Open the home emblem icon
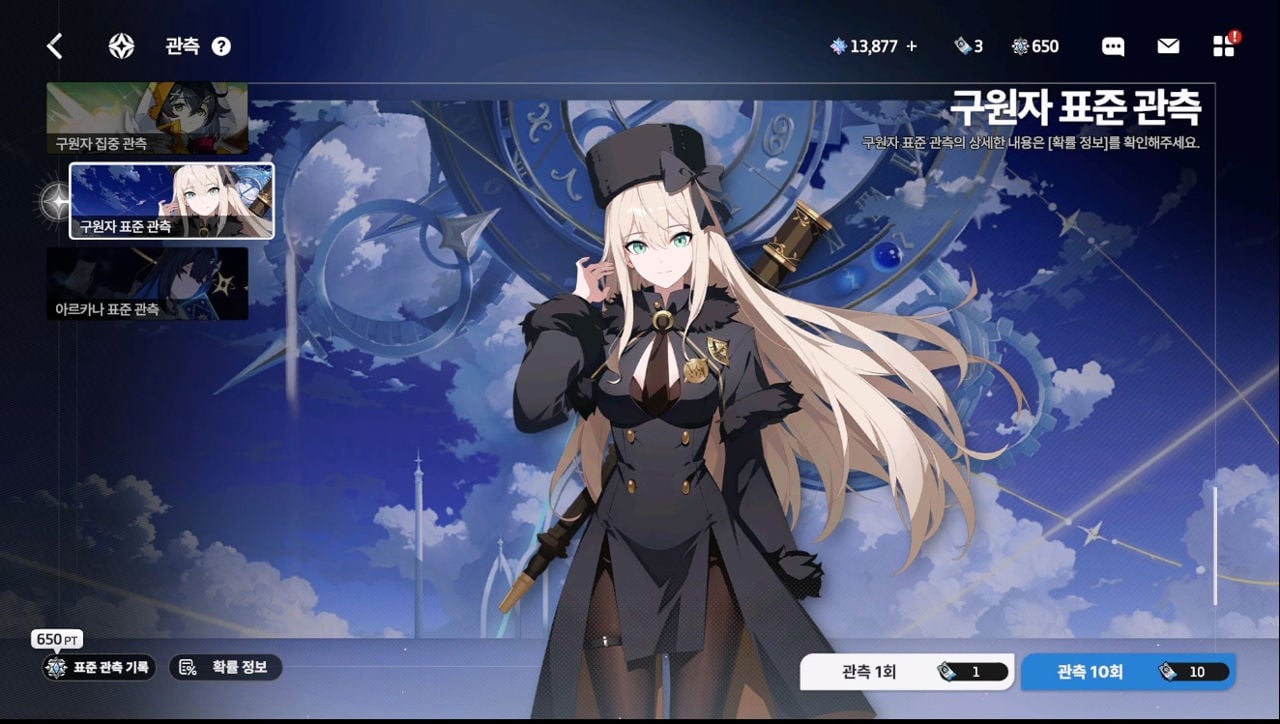This screenshot has height=724, width=1280. coord(122,46)
